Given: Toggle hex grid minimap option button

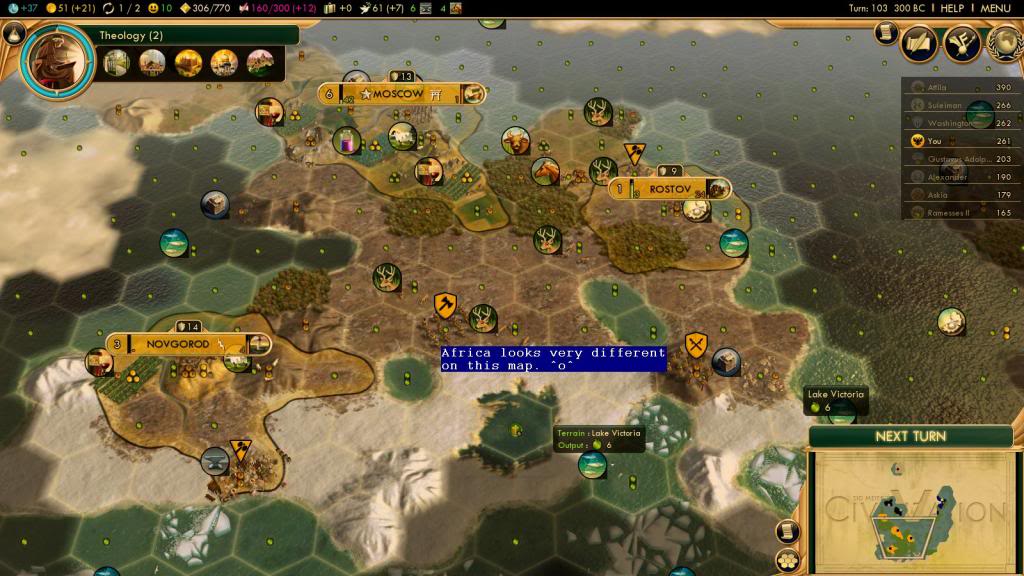Looking at the screenshot, I should coord(788,558).
